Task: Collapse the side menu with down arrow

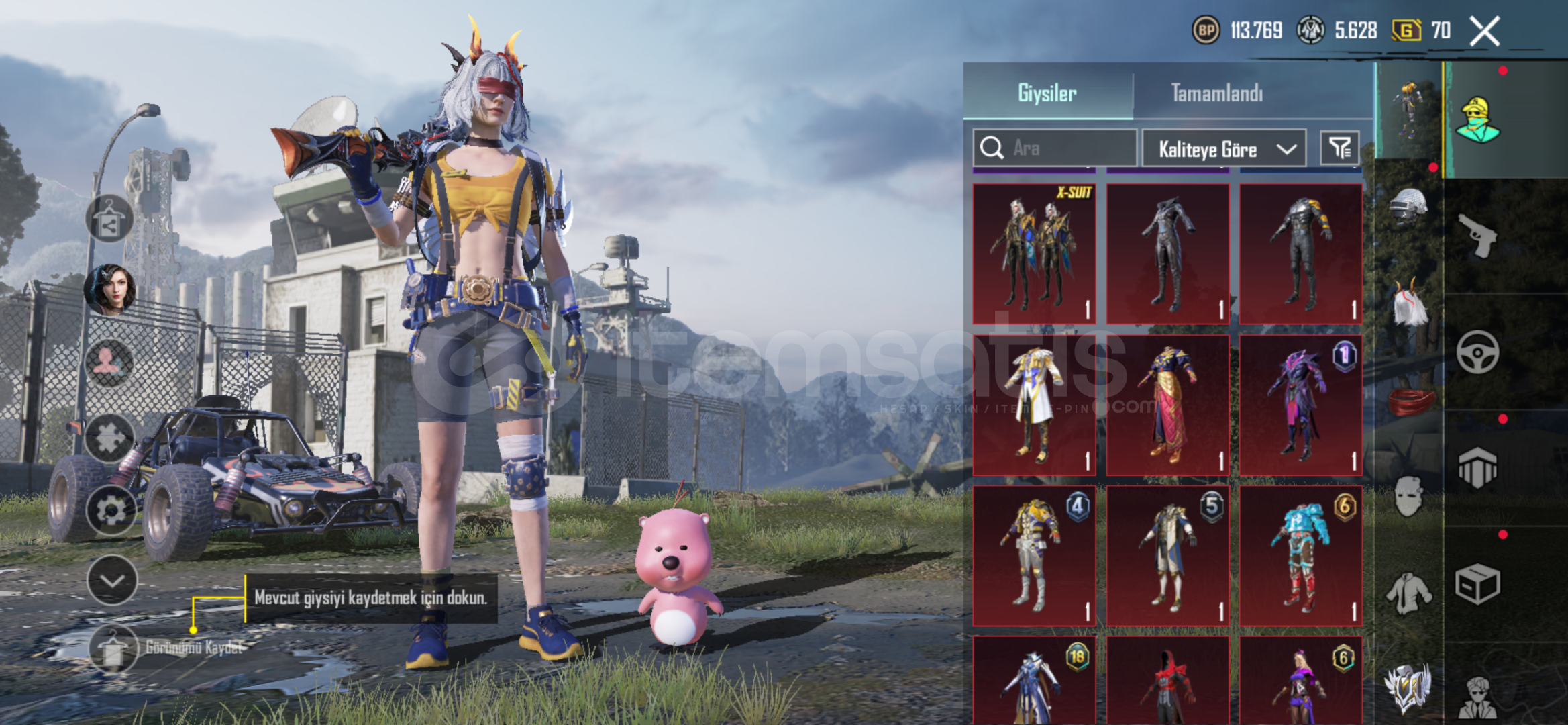Action: 111,580
